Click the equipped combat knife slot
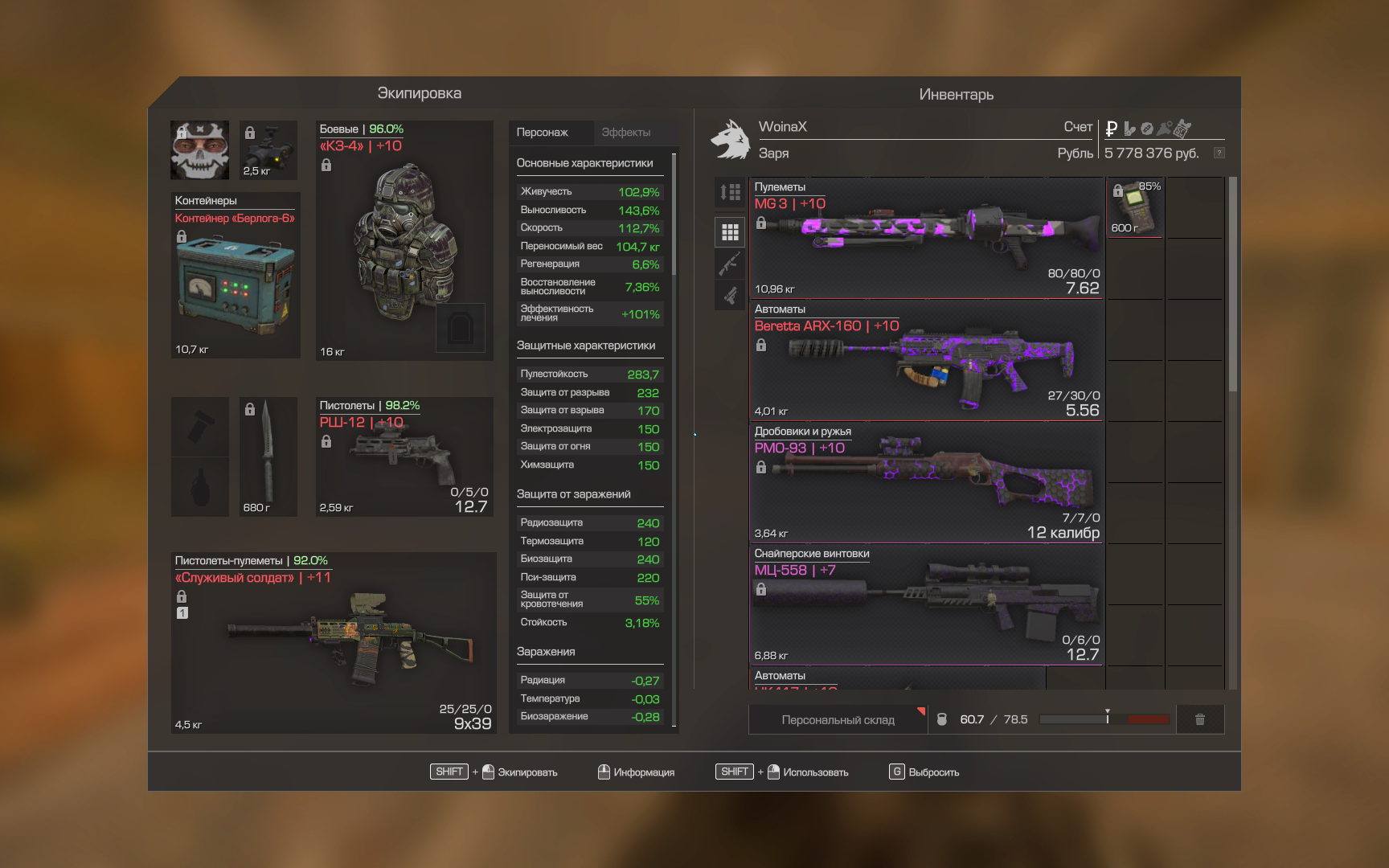 click(268, 457)
